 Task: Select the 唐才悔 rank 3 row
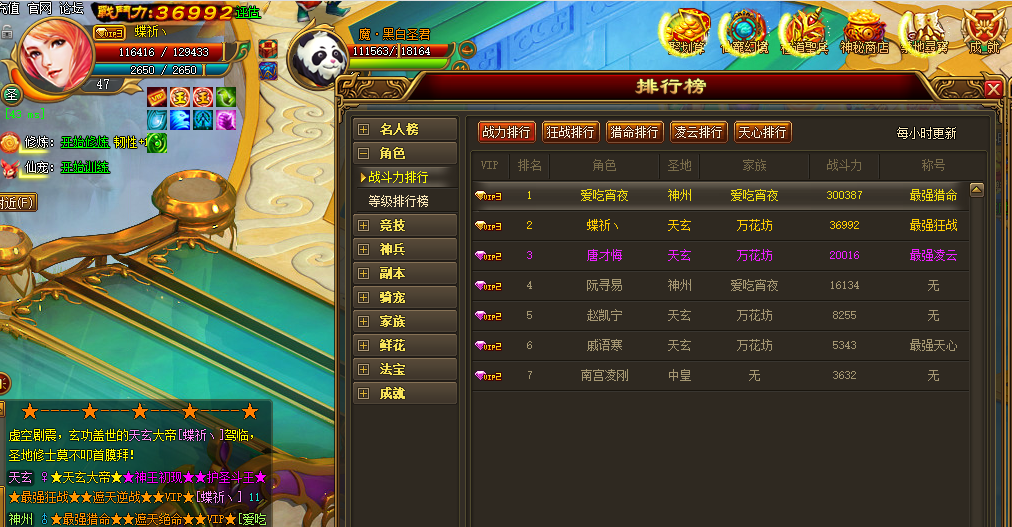click(x=719, y=256)
